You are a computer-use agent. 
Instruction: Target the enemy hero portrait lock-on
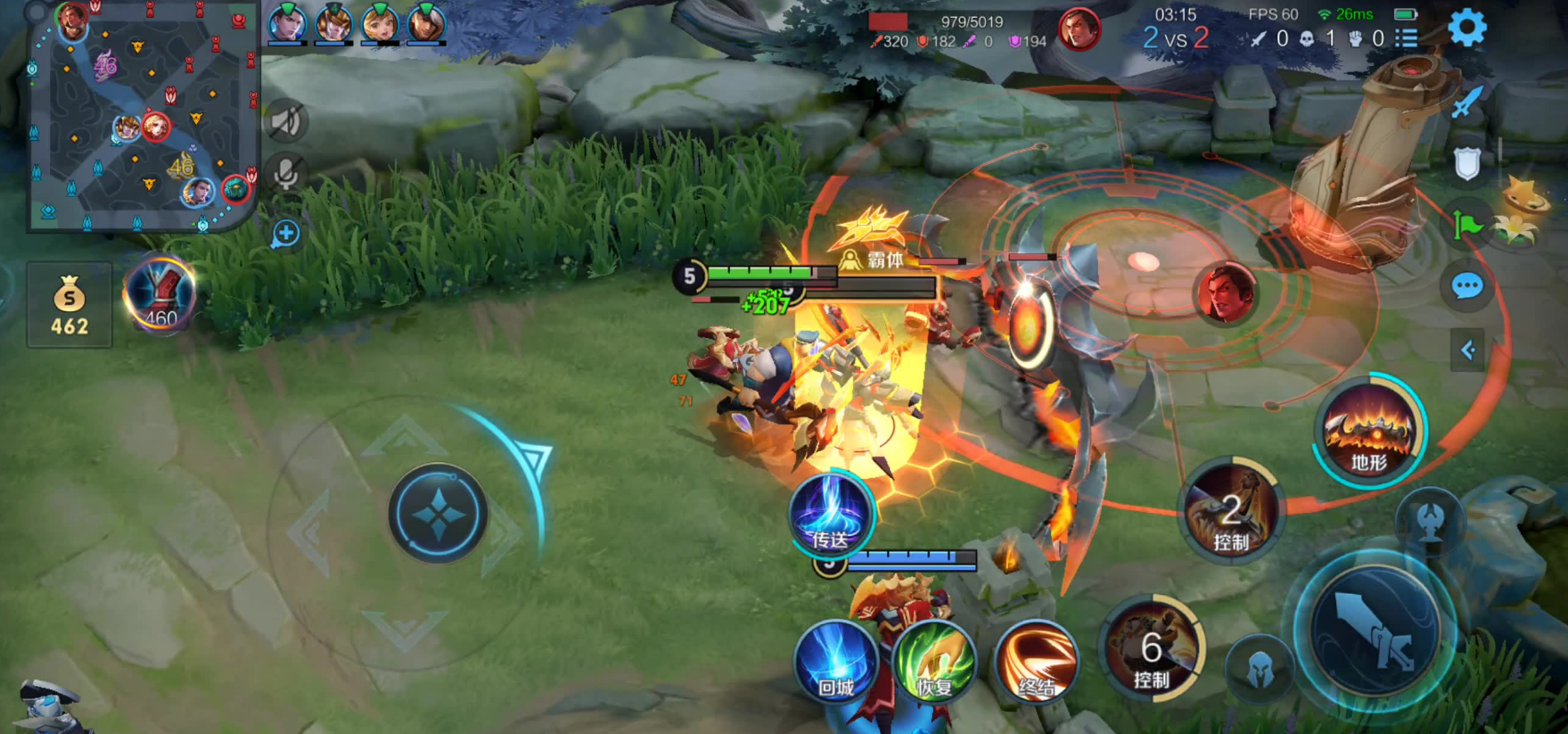(x=1227, y=293)
